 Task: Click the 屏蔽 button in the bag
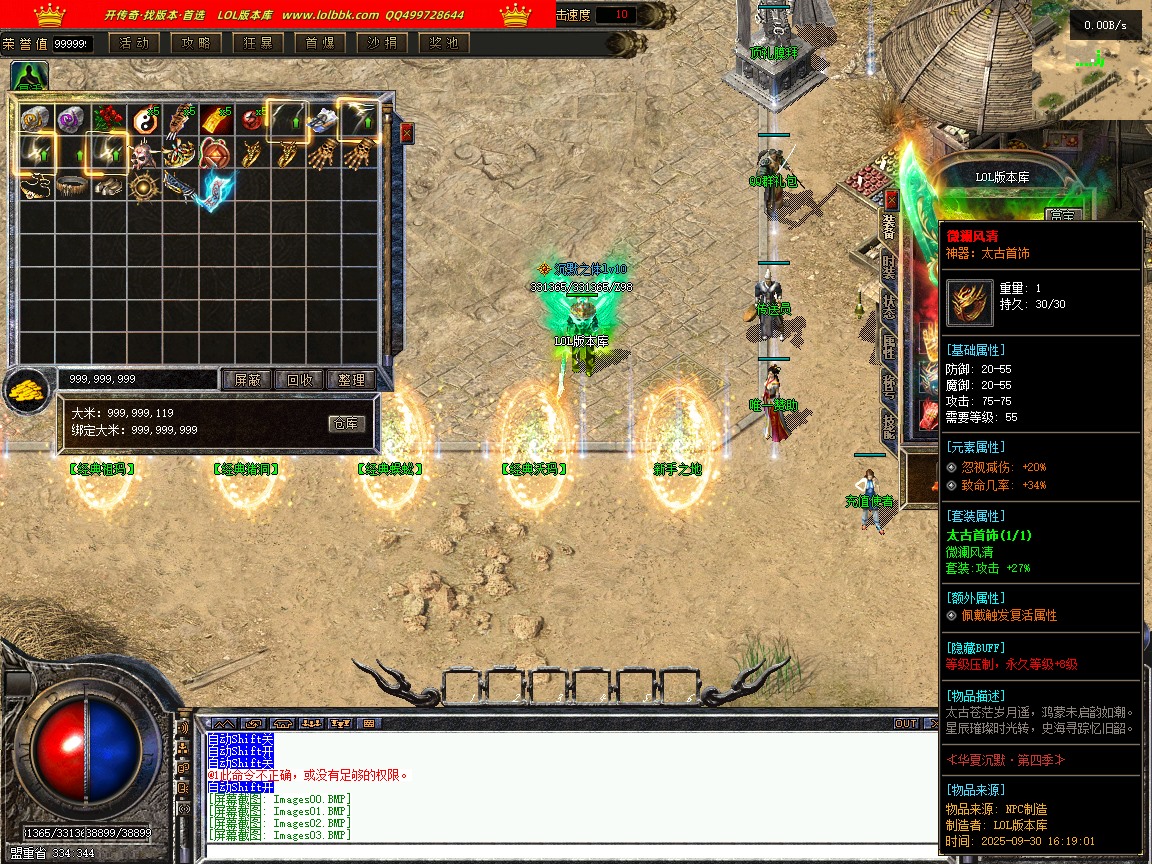pos(247,380)
